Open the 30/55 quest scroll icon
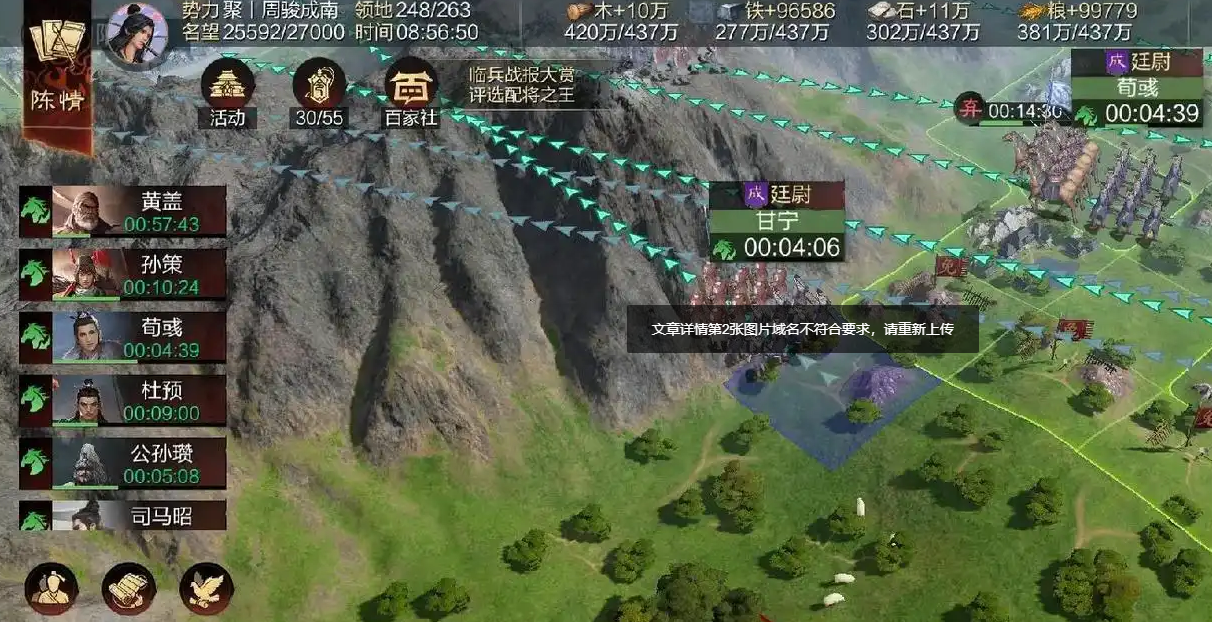 pyautogui.click(x=319, y=92)
